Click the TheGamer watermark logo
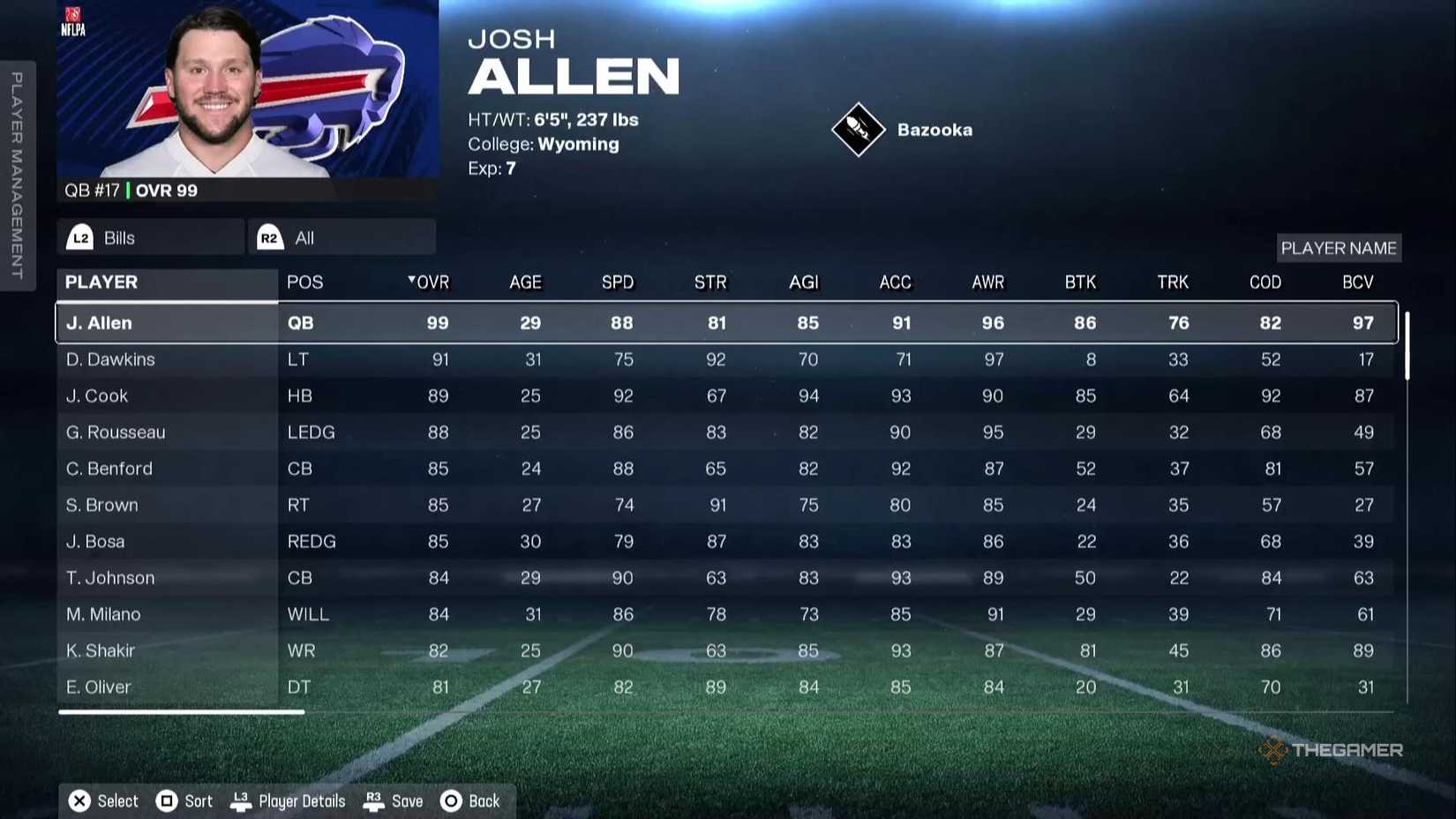Image resolution: width=1456 pixels, height=819 pixels. [x=1328, y=750]
